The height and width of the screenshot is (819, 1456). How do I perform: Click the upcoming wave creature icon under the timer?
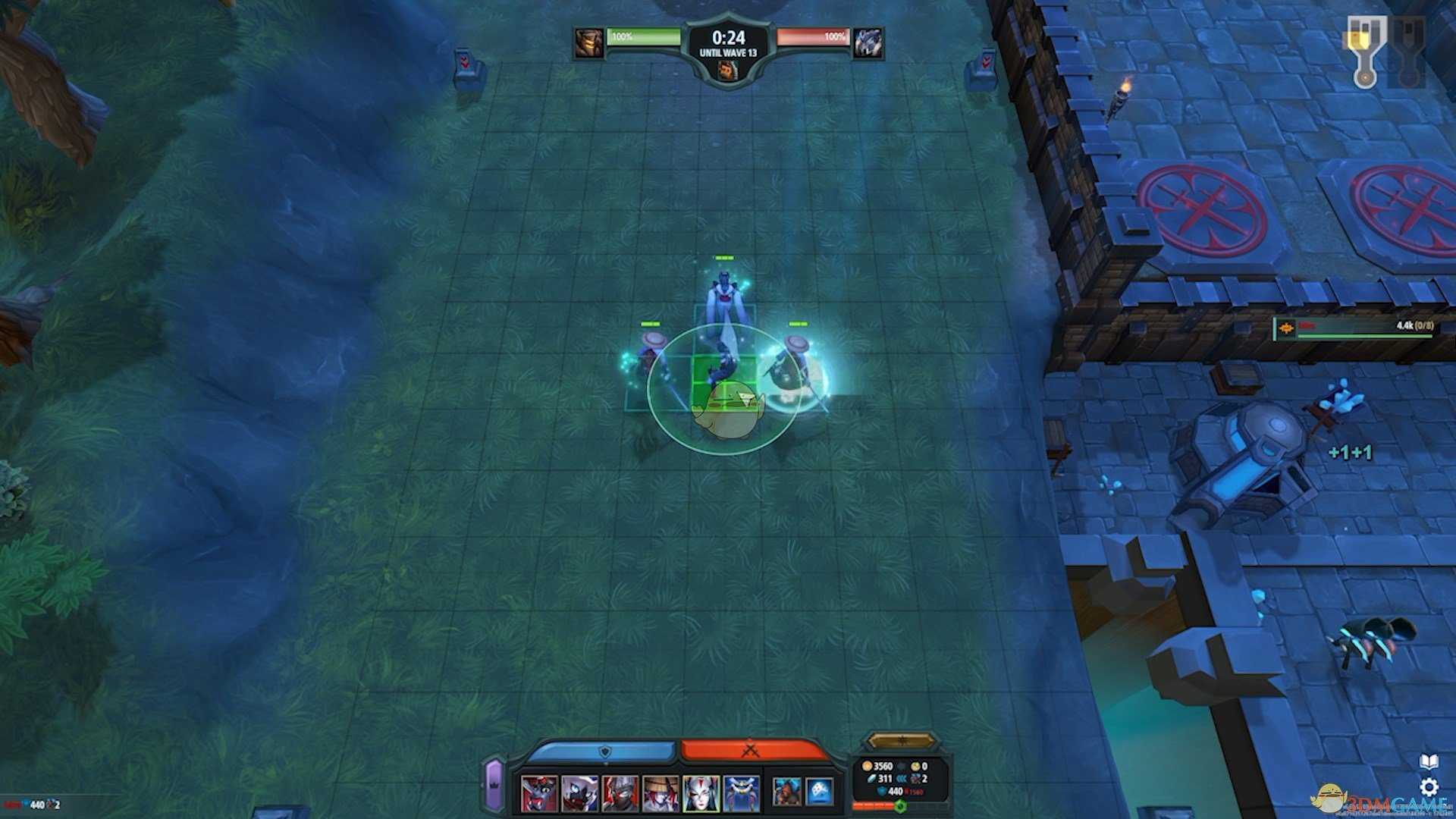[728, 71]
